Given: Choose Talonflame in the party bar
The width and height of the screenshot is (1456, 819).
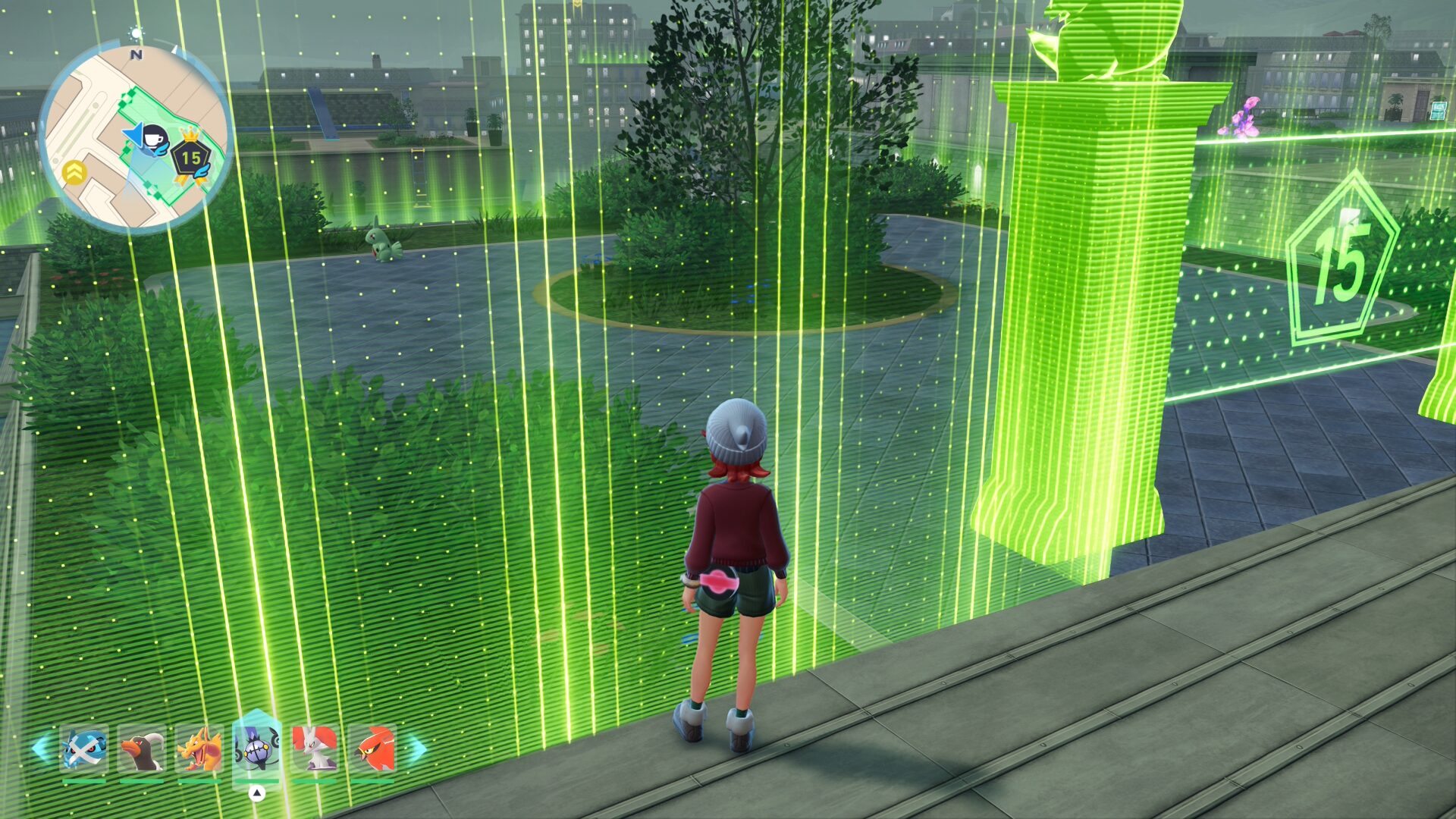Looking at the screenshot, I should (372, 749).
